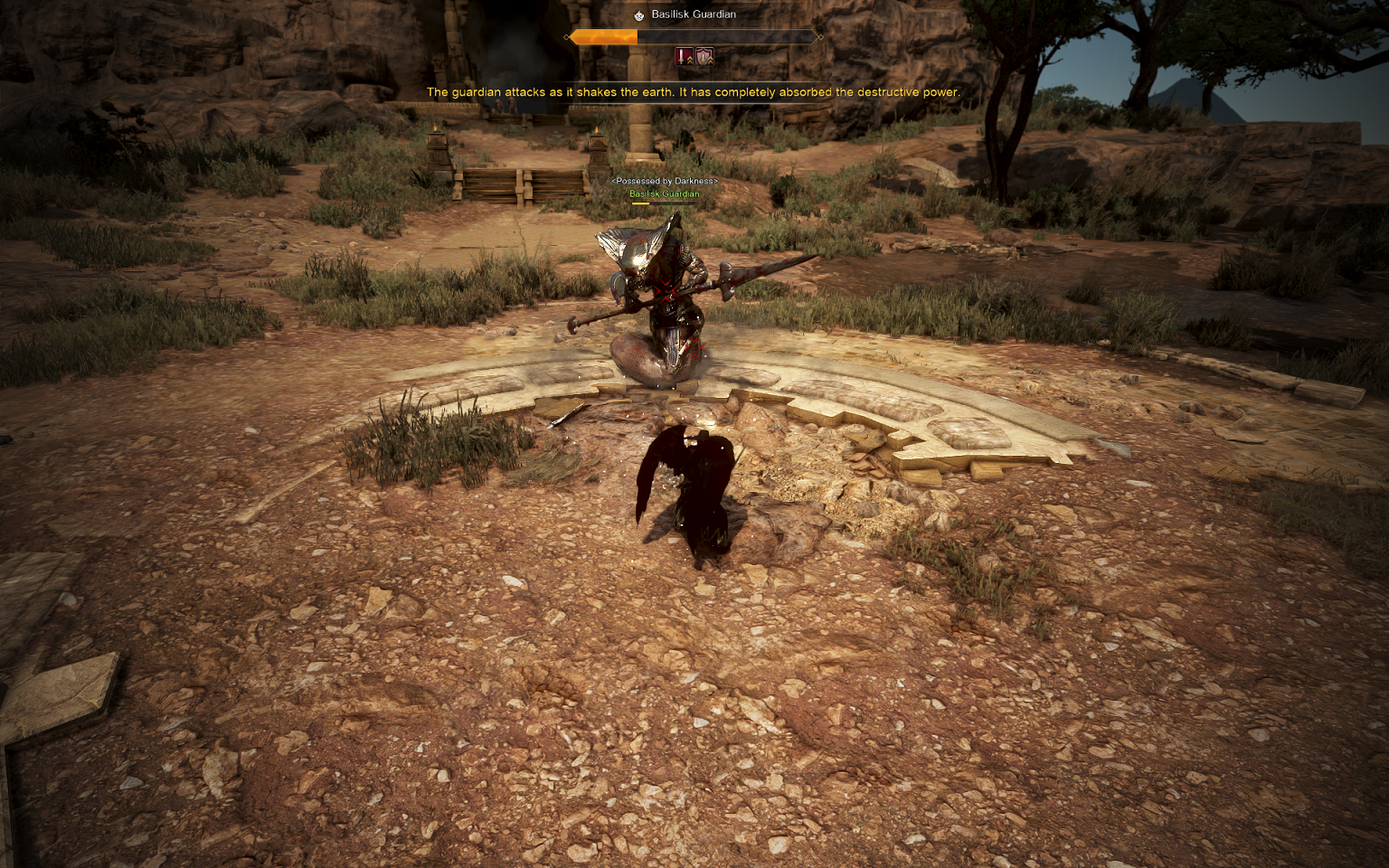1389x868 pixels.
Task: Click the chevron arrows on the shield buff
Action: 711,61
